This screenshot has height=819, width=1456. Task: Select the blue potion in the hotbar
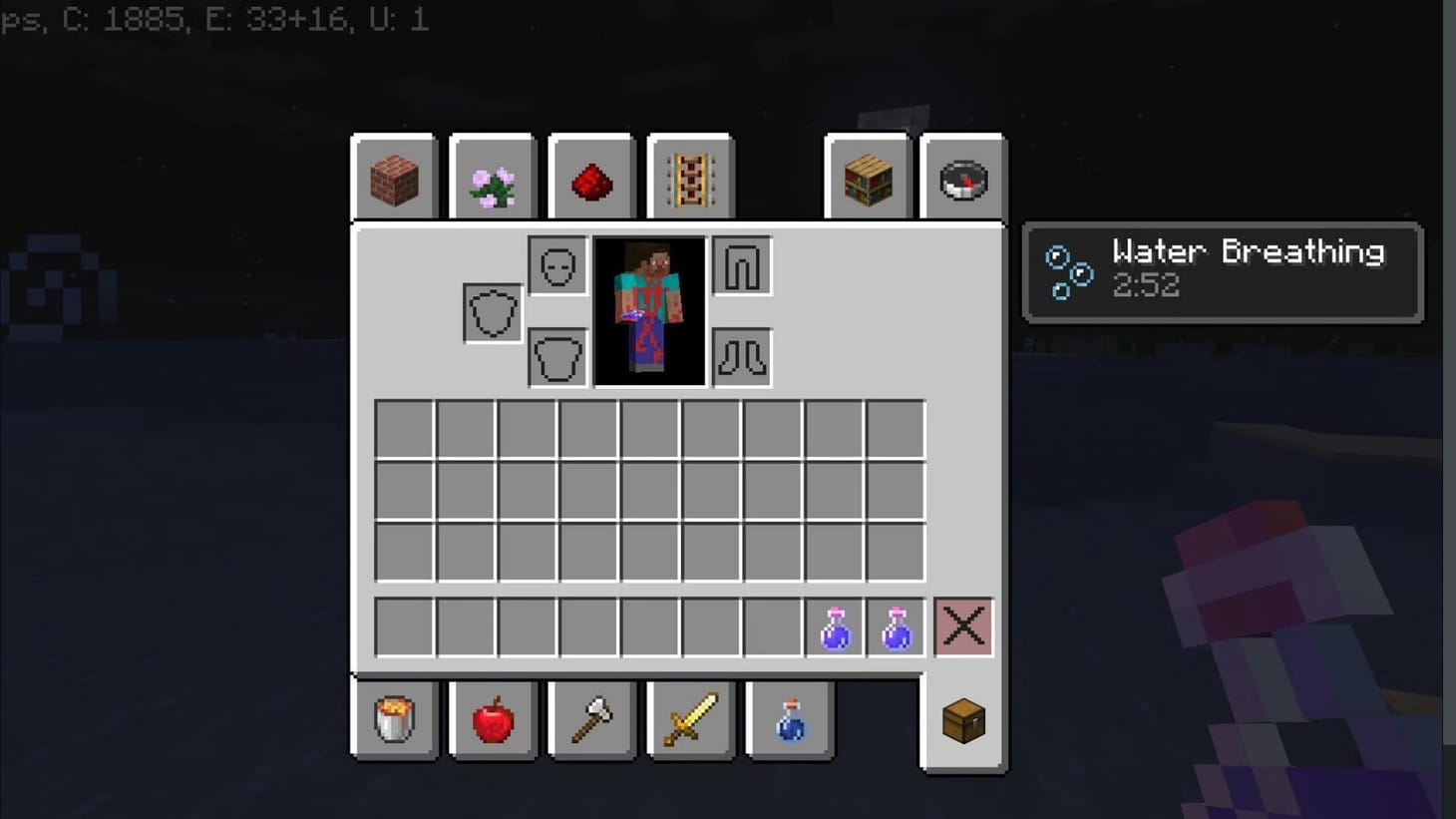[x=789, y=721]
